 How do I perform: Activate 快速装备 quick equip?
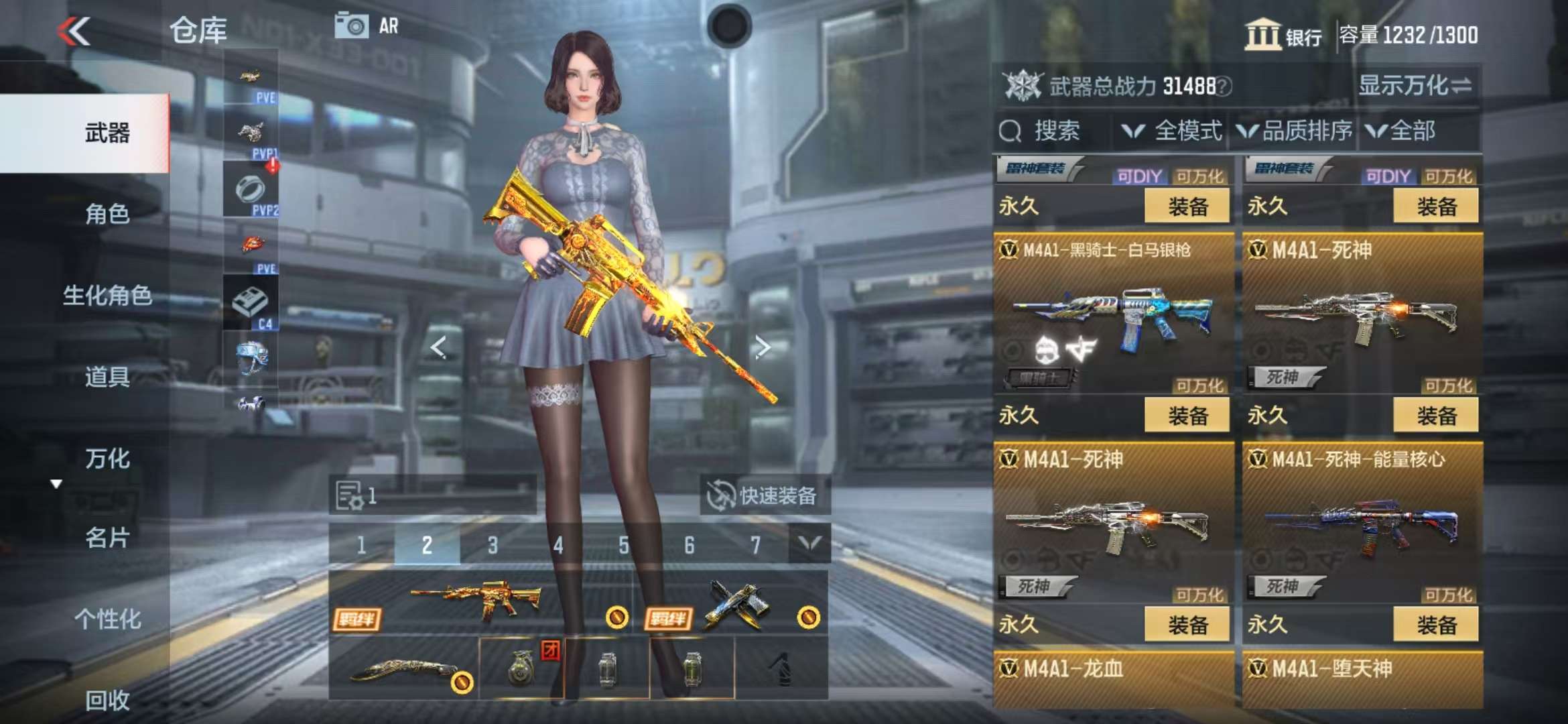click(764, 496)
